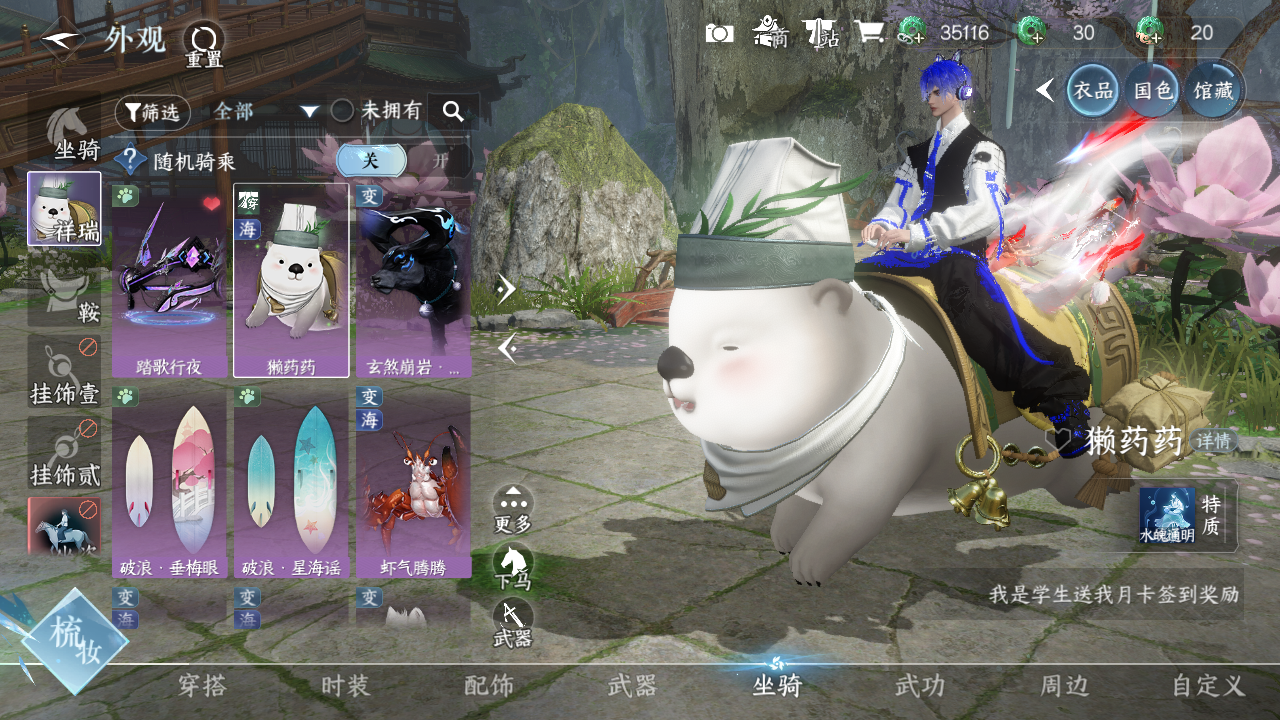
Task: Show 更多 options
Action: 513,508
